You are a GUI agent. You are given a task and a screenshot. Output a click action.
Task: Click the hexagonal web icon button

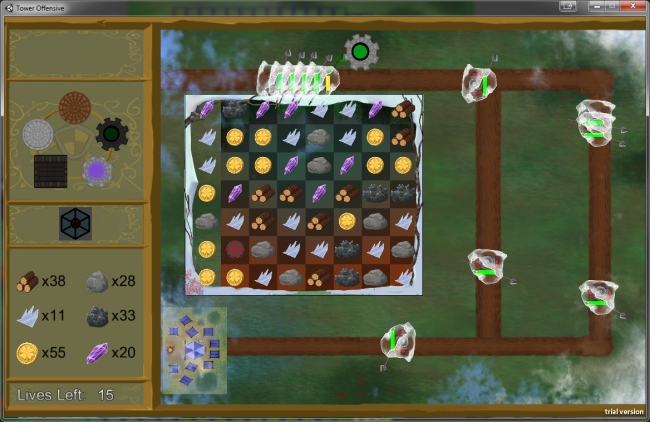pyautogui.click(x=75, y=223)
